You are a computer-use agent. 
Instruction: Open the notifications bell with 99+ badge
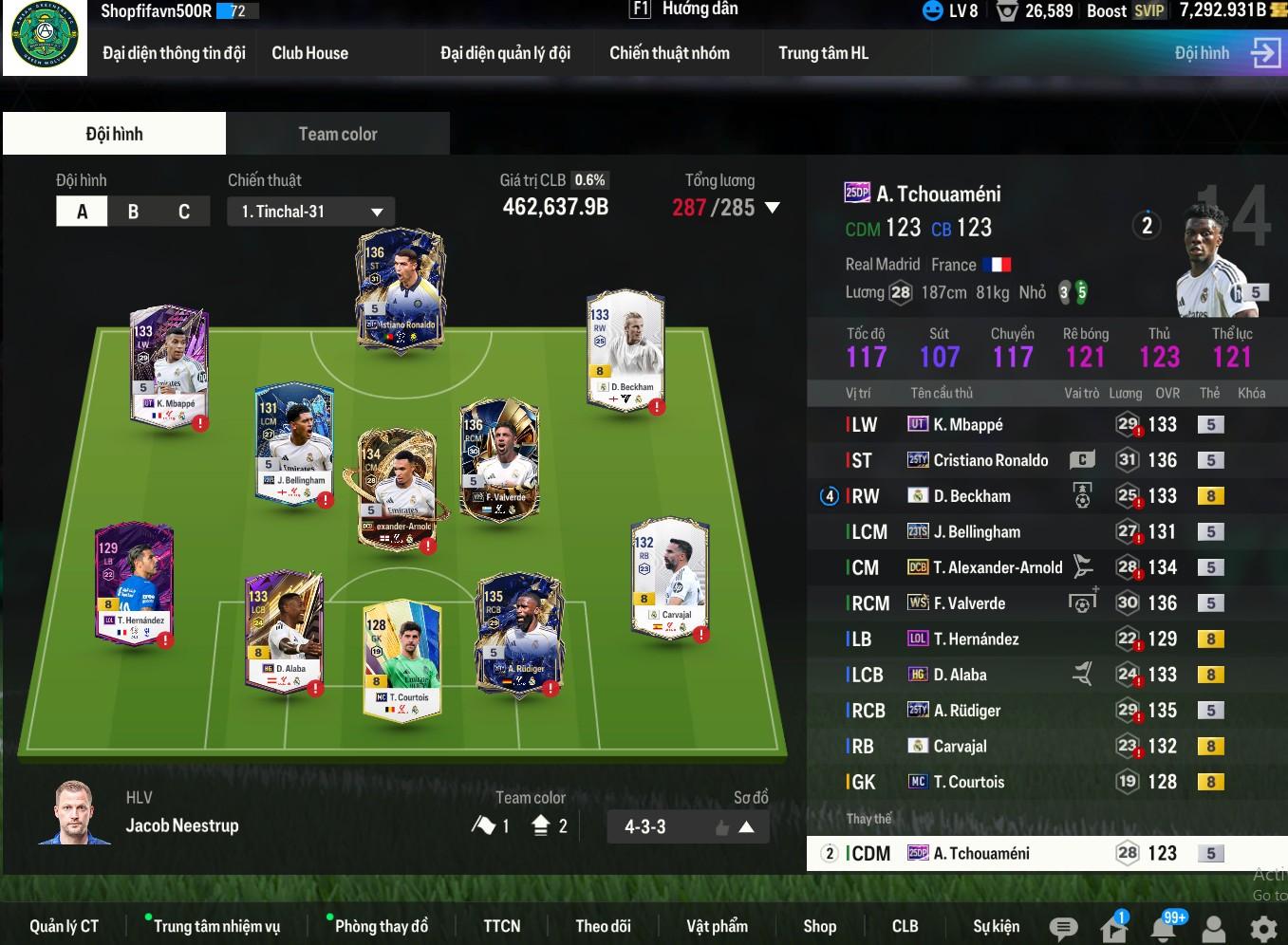click(x=1164, y=927)
